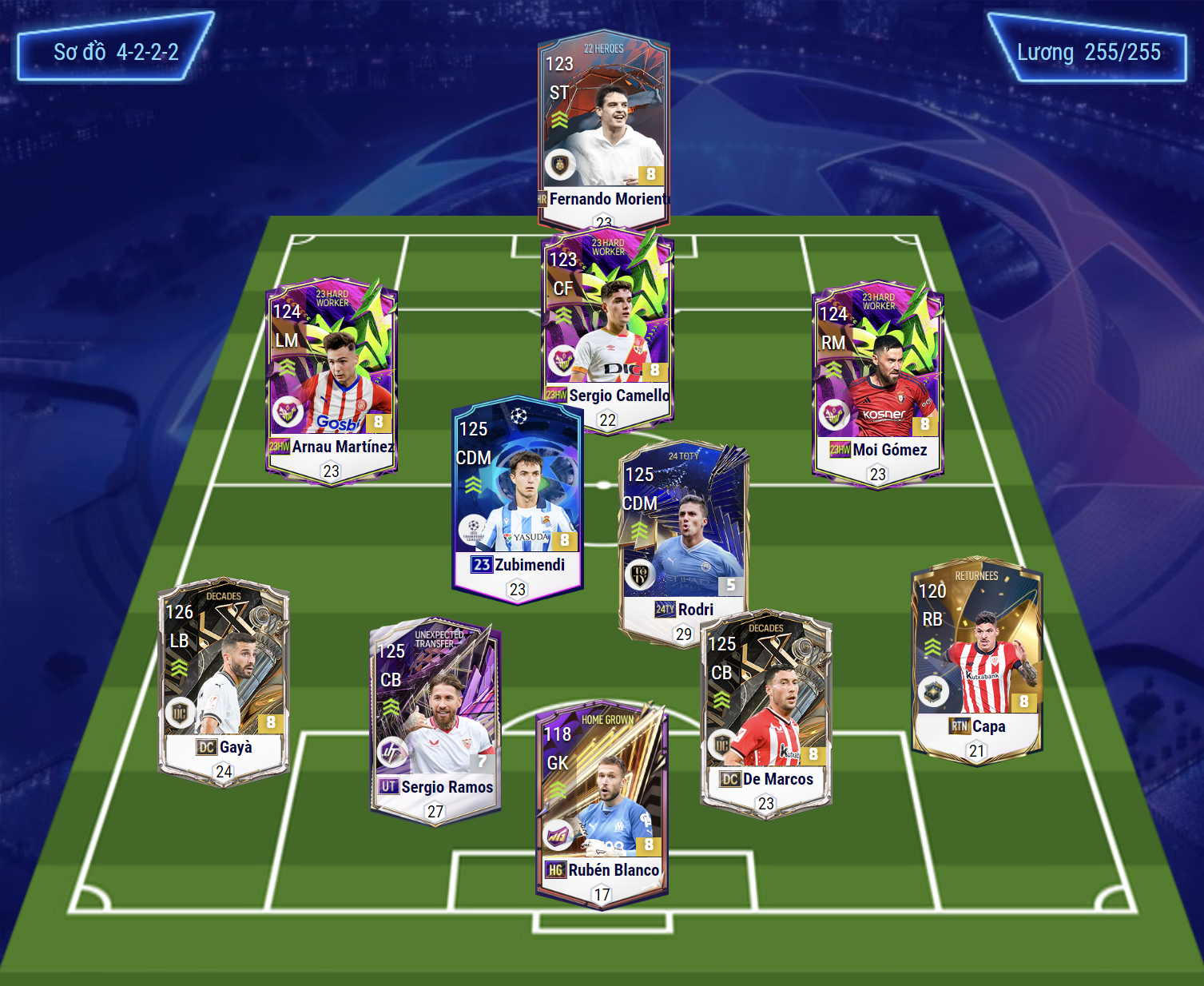Pick the Moi Gómez RM card
This screenshot has height=986, width=1204.
click(878, 382)
